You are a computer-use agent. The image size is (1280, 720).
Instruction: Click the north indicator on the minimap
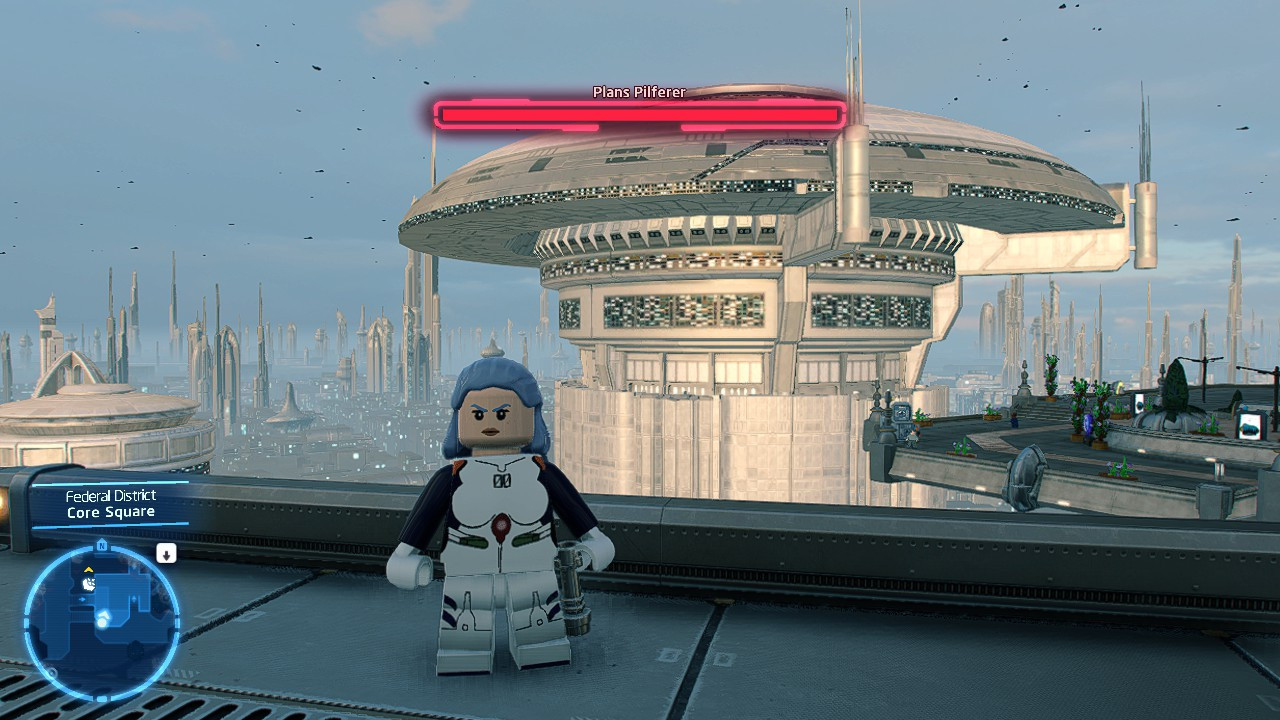[x=102, y=545]
